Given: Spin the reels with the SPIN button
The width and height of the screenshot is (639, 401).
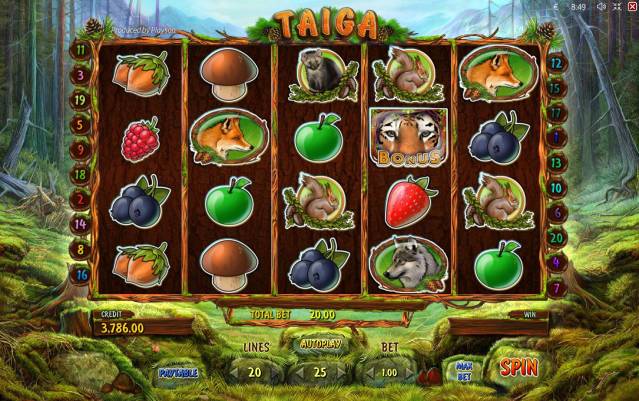Looking at the screenshot, I should pos(518,367).
